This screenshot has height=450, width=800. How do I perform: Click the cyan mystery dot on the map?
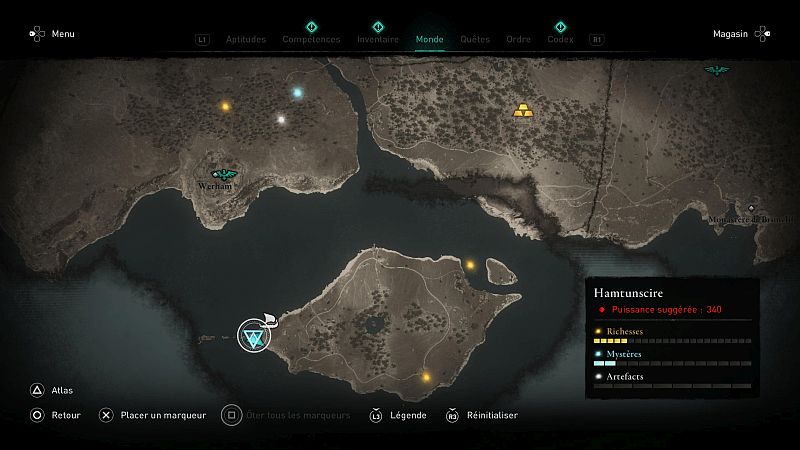pyautogui.click(x=297, y=93)
